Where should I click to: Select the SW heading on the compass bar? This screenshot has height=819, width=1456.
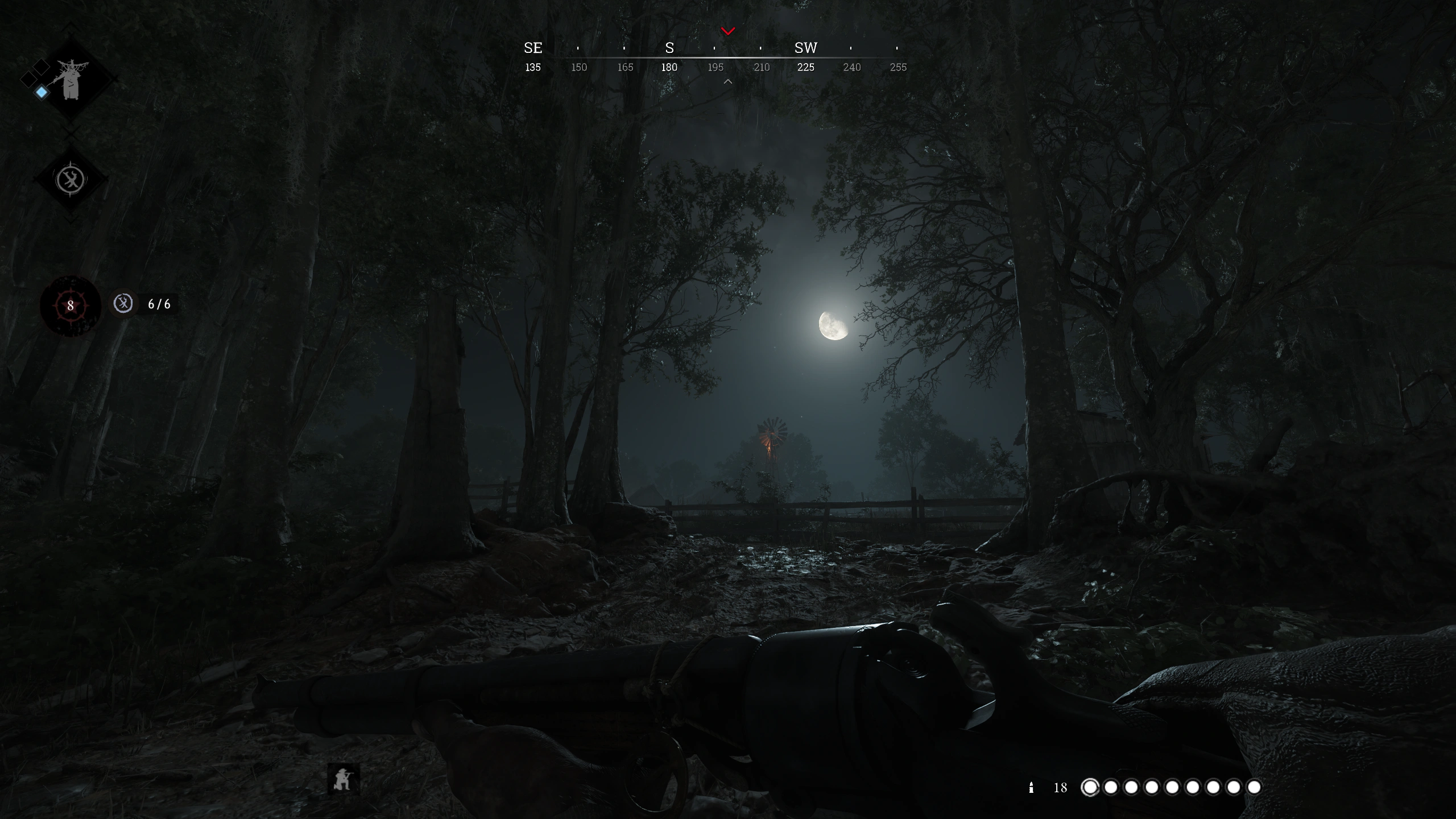click(805, 48)
